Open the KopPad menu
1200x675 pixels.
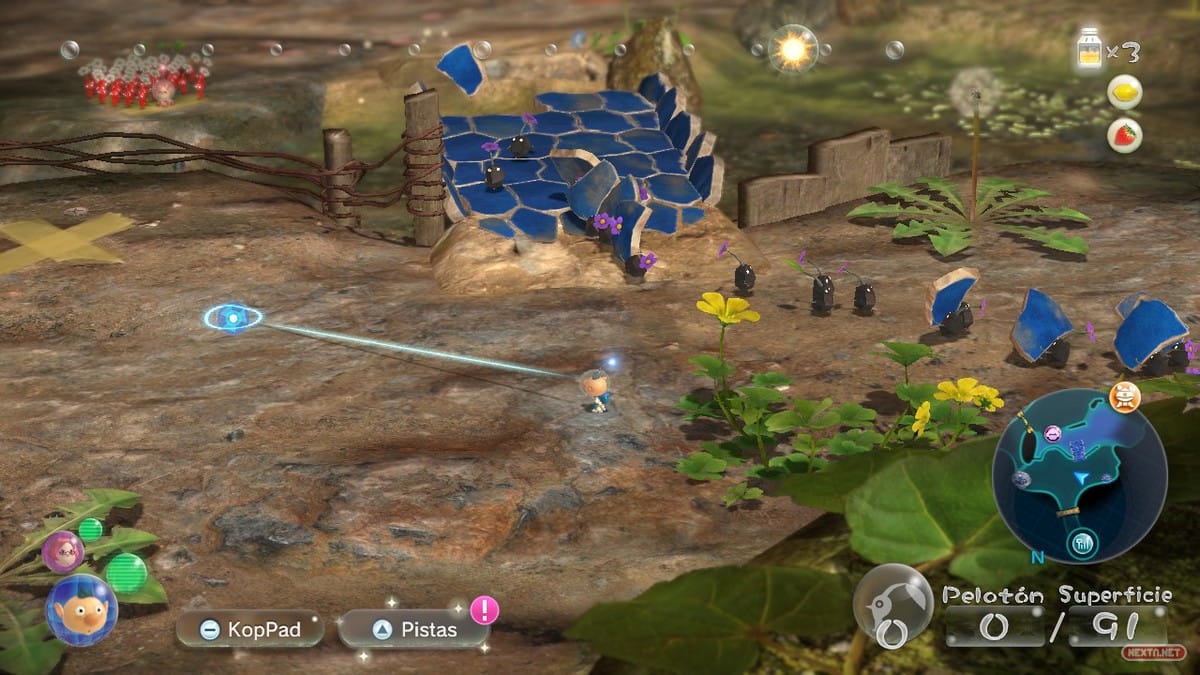pyautogui.click(x=250, y=630)
